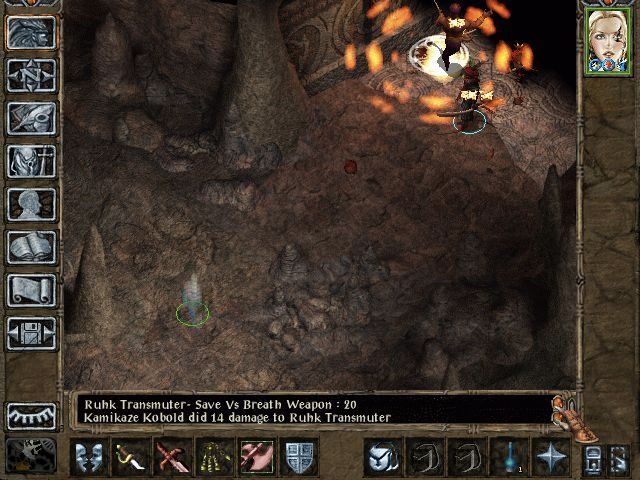Image resolution: width=640 pixels, height=480 pixels.
Task: Open the inventory screen
Action: pyautogui.click(x=32, y=161)
